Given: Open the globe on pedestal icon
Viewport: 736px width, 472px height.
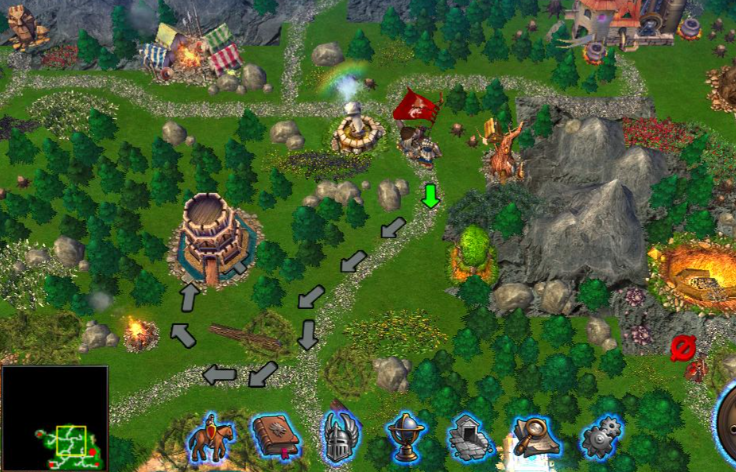Looking at the screenshot, I should click(x=406, y=437).
